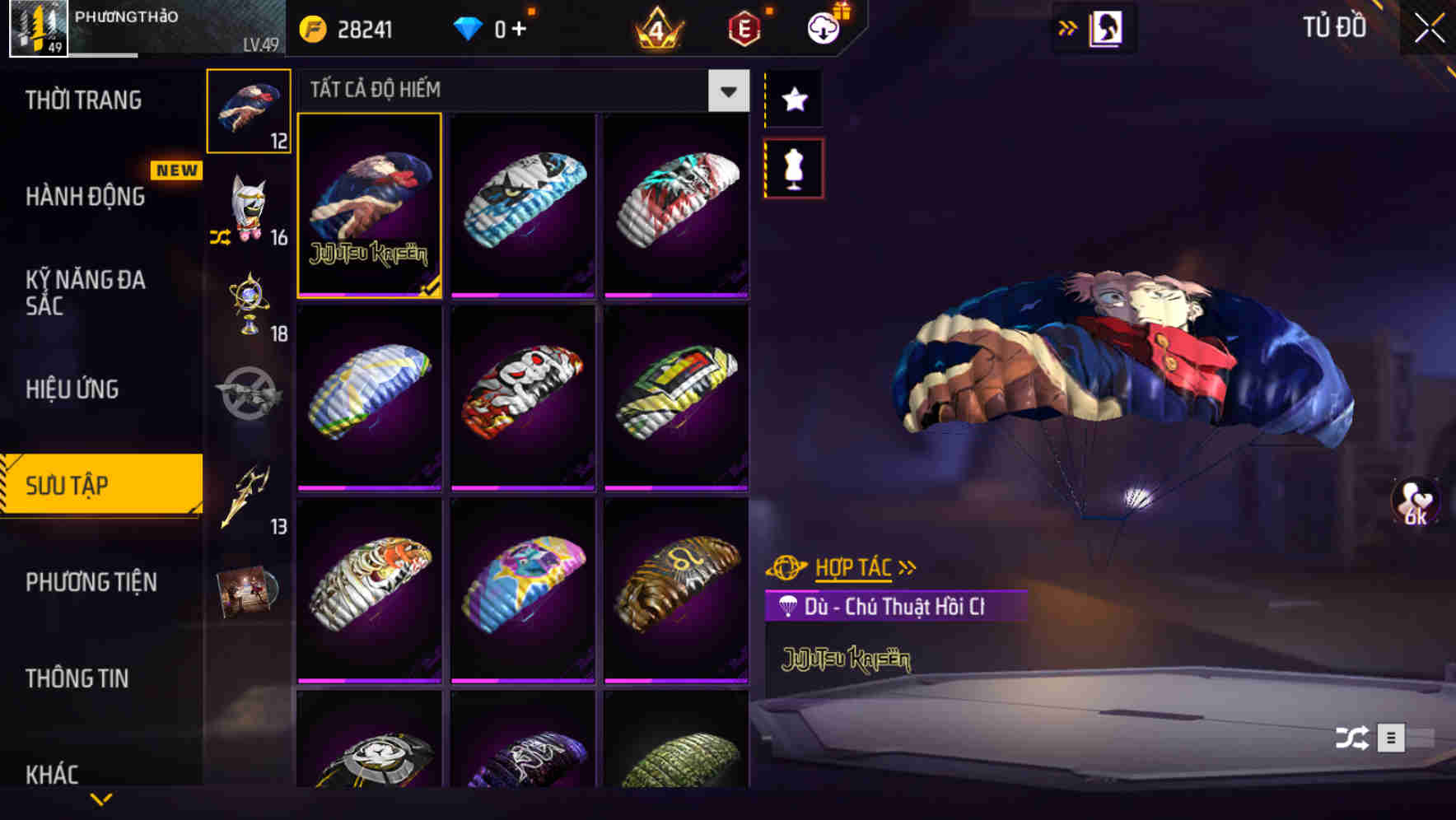This screenshot has width=1456, height=820.
Task: Open the HỢP TÁC collaboration link
Action: pyautogui.click(x=852, y=566)
